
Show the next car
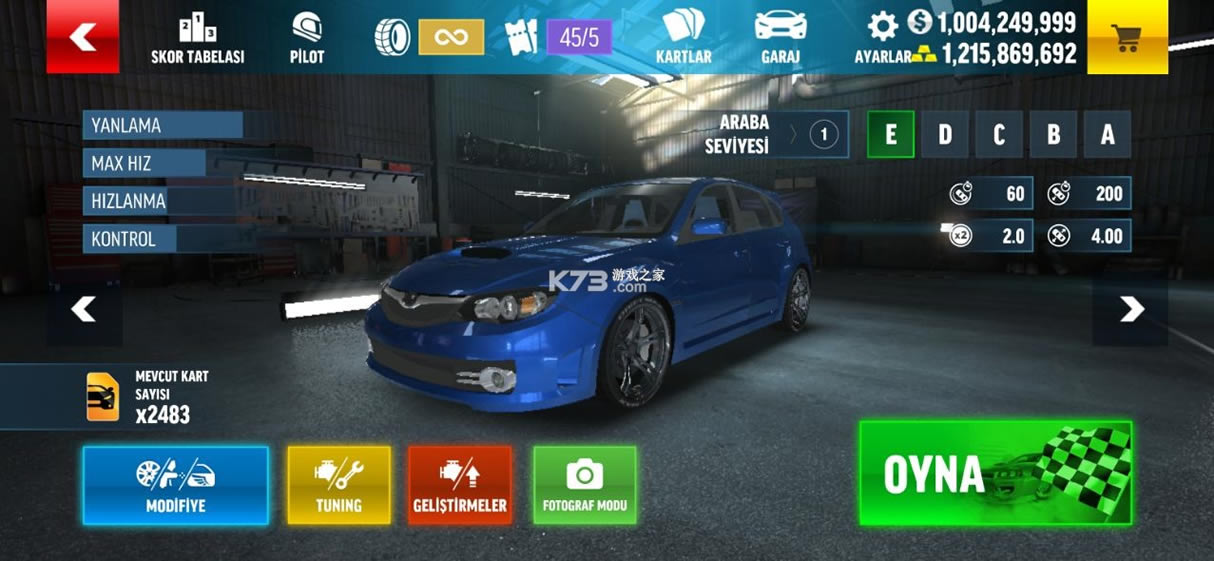coord(1131,310)
